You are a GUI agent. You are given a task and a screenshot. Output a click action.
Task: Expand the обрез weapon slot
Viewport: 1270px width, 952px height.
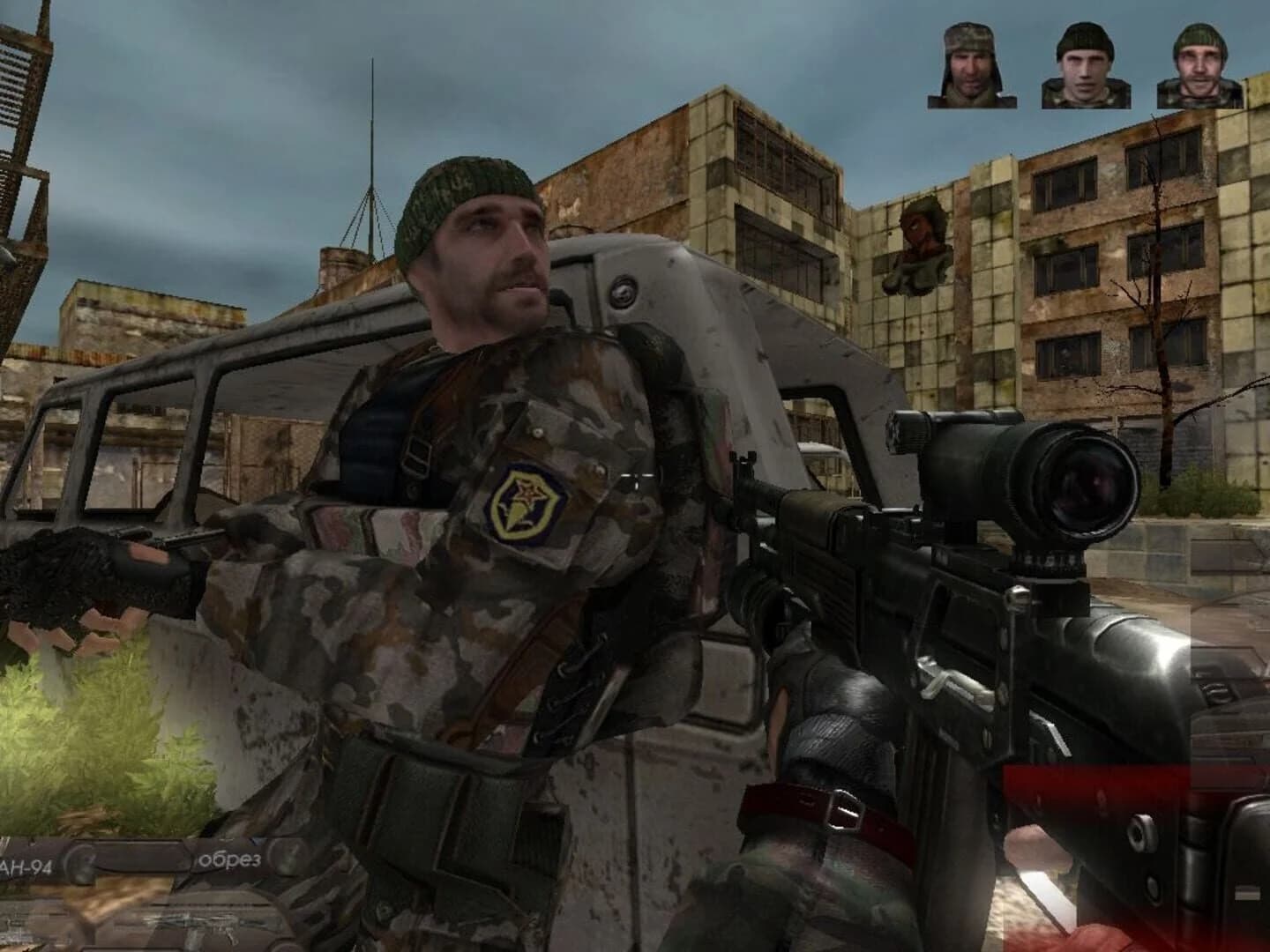click(247, 859)
